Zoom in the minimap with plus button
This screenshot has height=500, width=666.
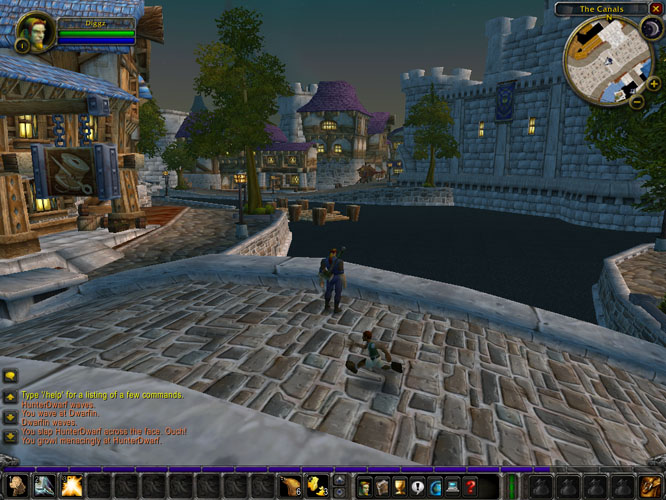pos(653,85)
